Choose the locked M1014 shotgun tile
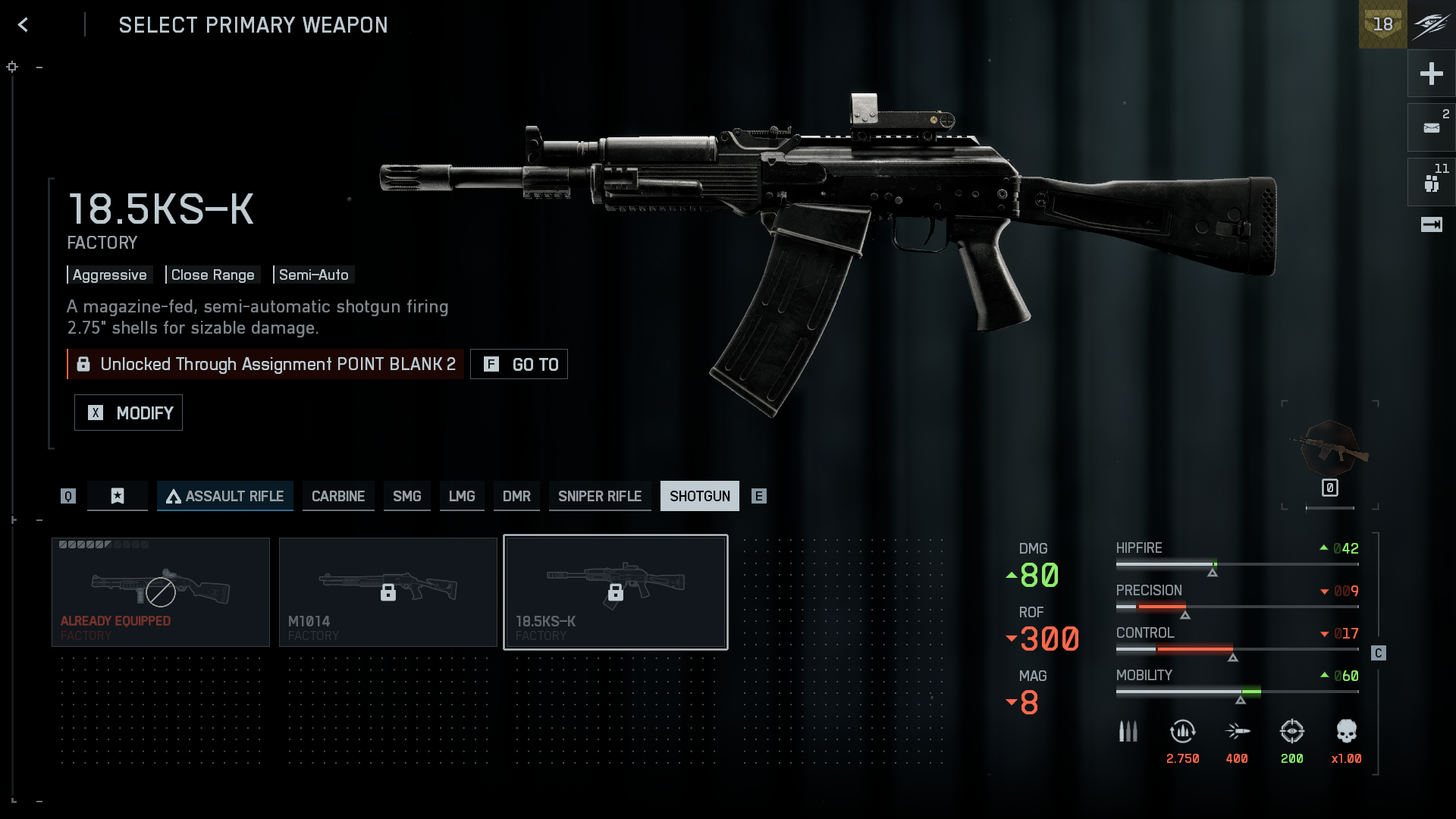This screenshot has width=1456, height=819. 388,592
